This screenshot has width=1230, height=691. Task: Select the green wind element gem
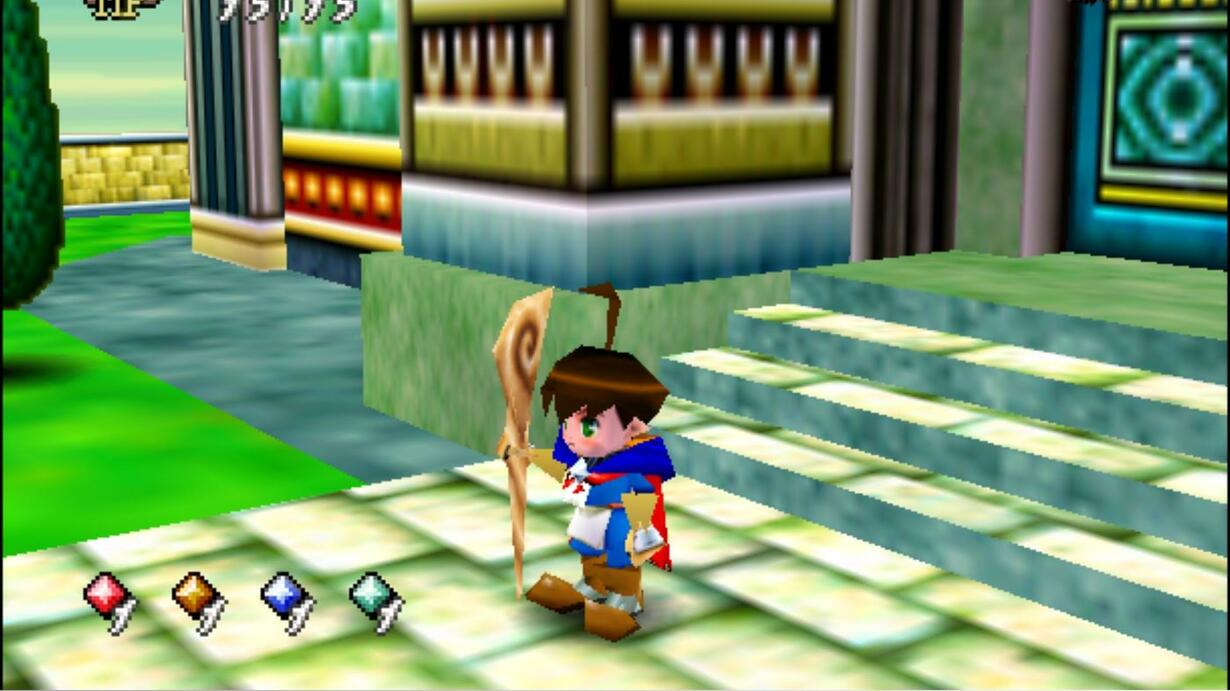(x=369, y=594)
